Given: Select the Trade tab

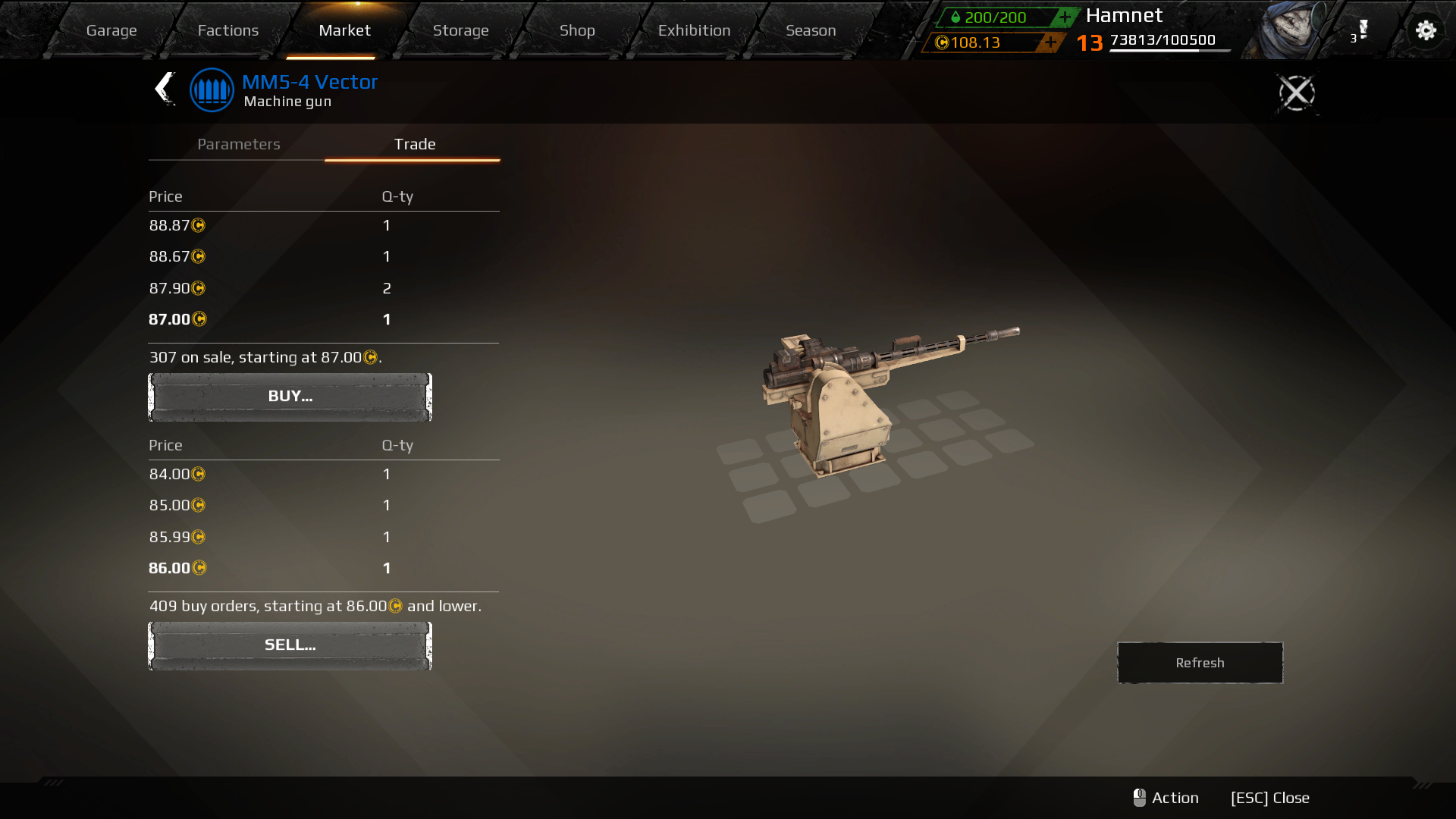Looking at the screenshot, I should [413, 144].
